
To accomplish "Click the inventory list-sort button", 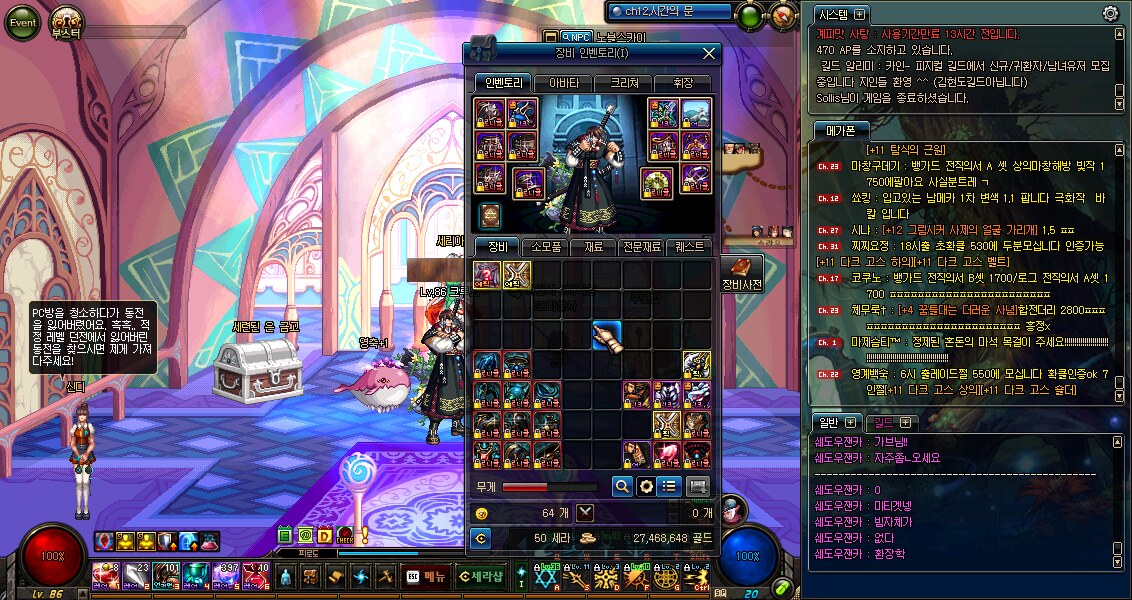I will point(671,486).
